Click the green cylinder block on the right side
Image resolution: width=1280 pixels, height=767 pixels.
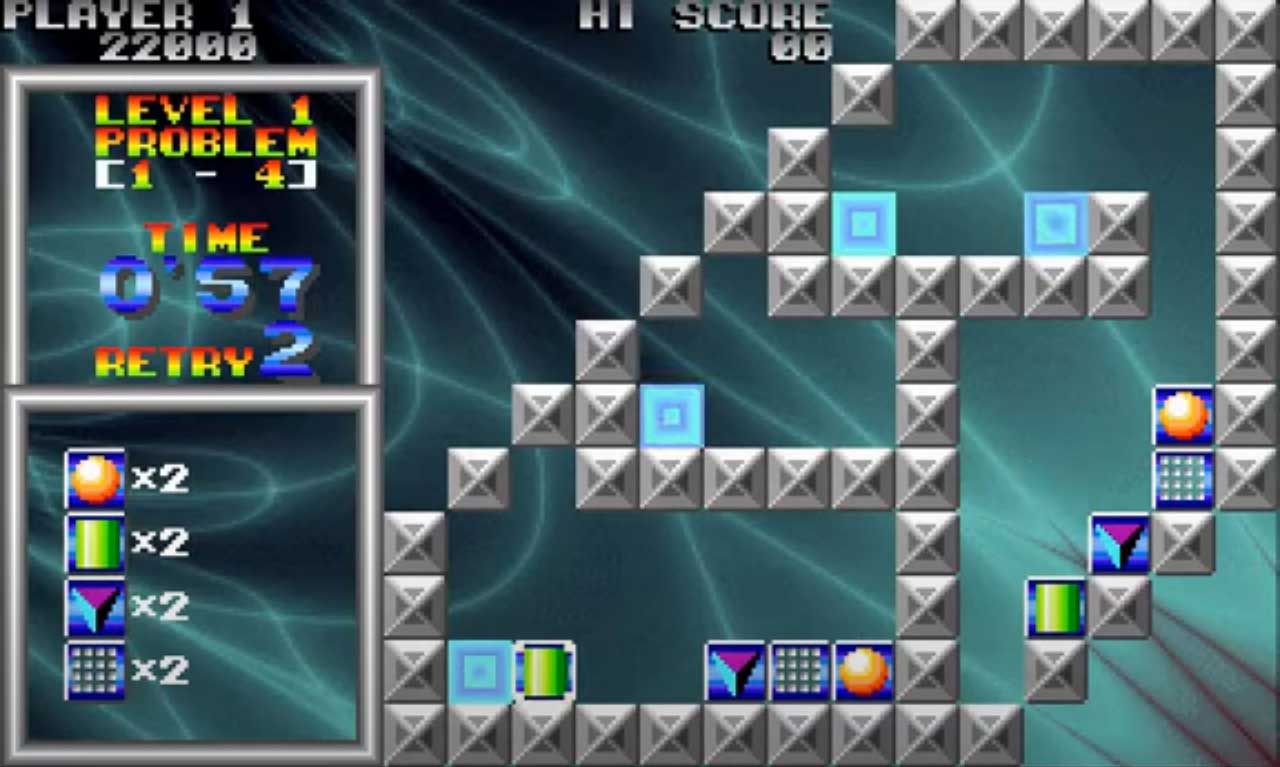tap(1059, 608)
